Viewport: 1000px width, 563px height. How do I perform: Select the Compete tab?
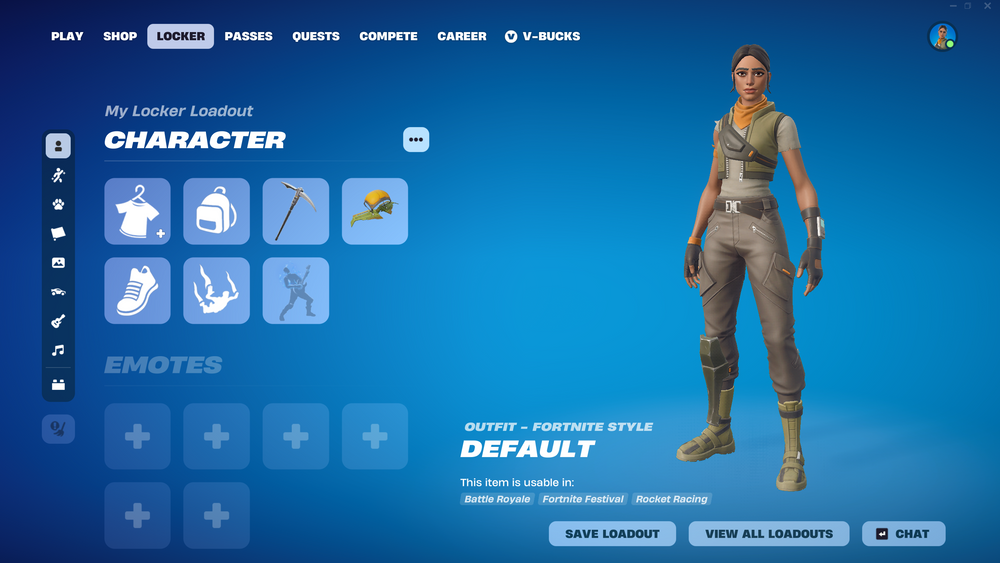click(388, 36)
